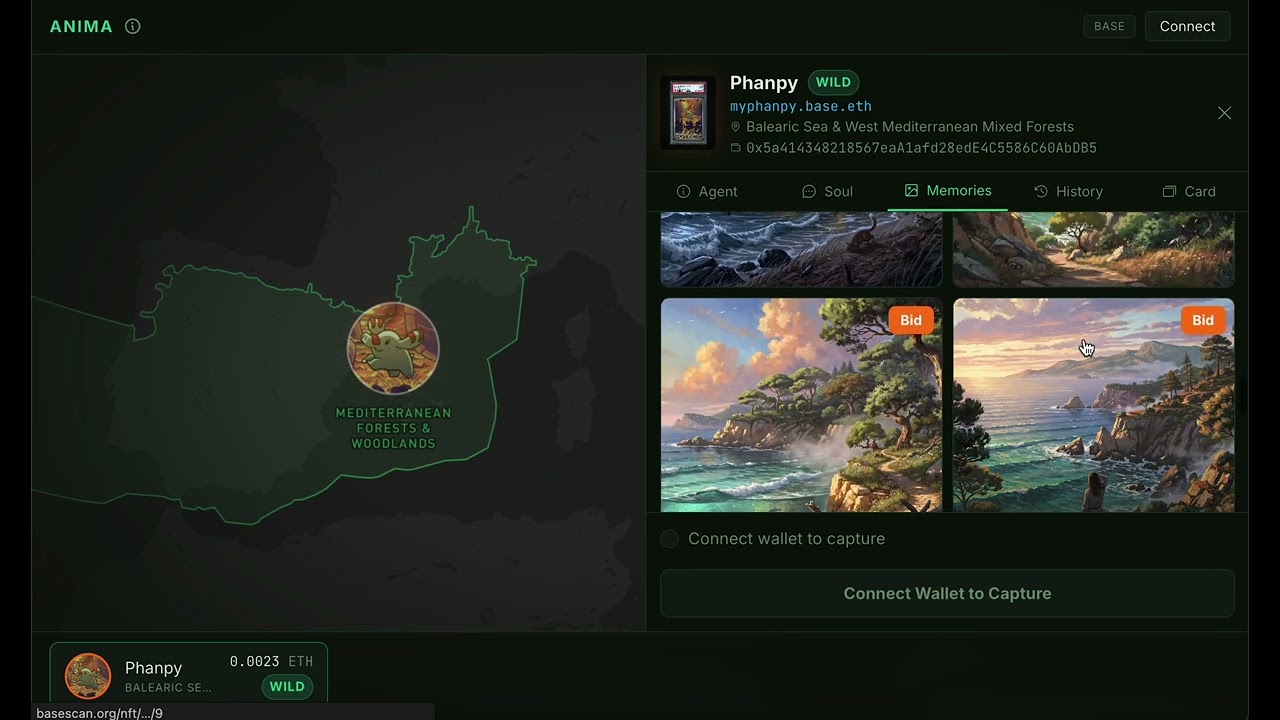Select the Phanpy marker on the map

point(393,348)
